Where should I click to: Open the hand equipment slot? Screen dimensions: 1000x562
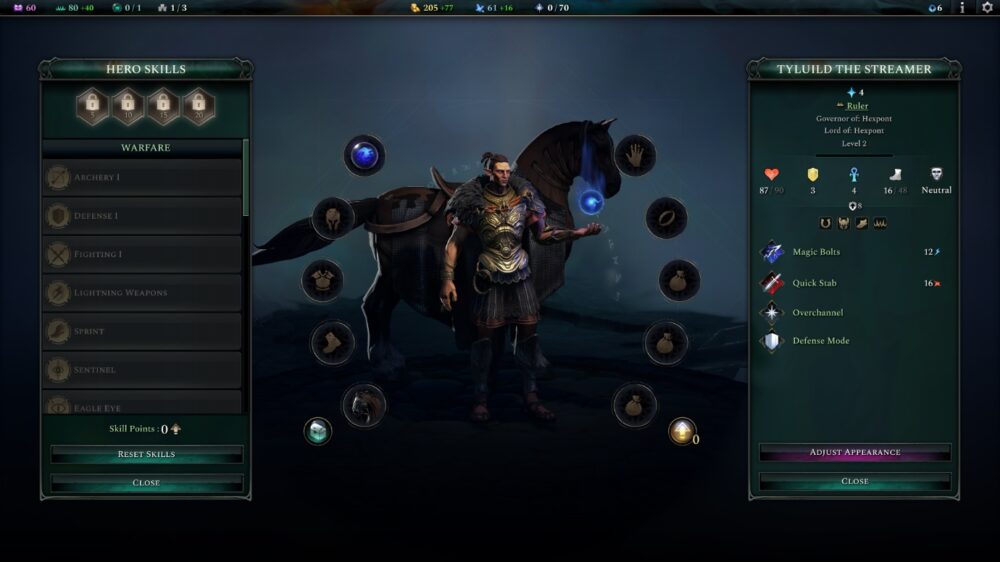tap(634, 155)
